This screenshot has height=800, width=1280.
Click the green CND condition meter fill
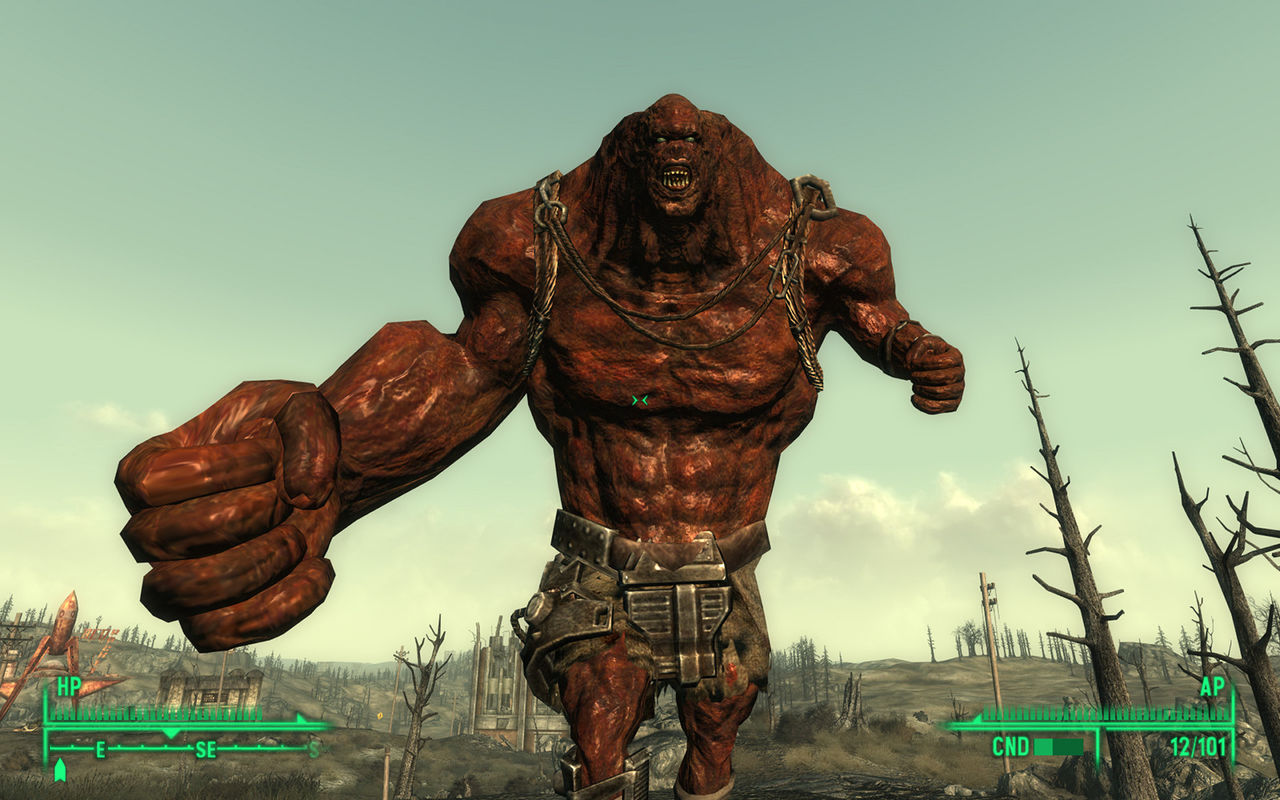(x=1043, y=746)
